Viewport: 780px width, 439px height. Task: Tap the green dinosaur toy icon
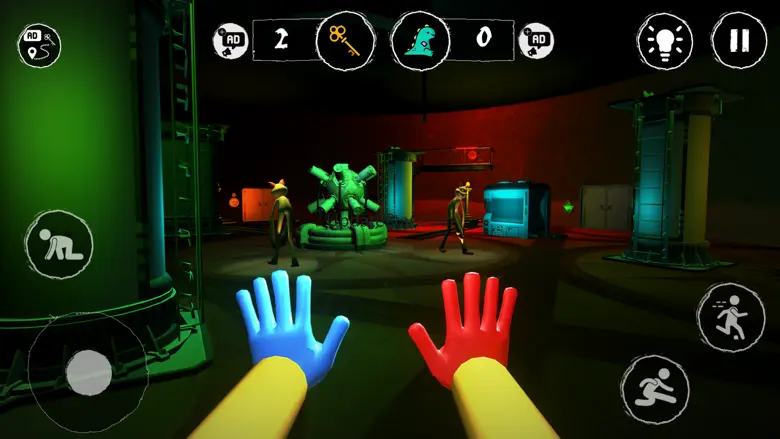419,41
